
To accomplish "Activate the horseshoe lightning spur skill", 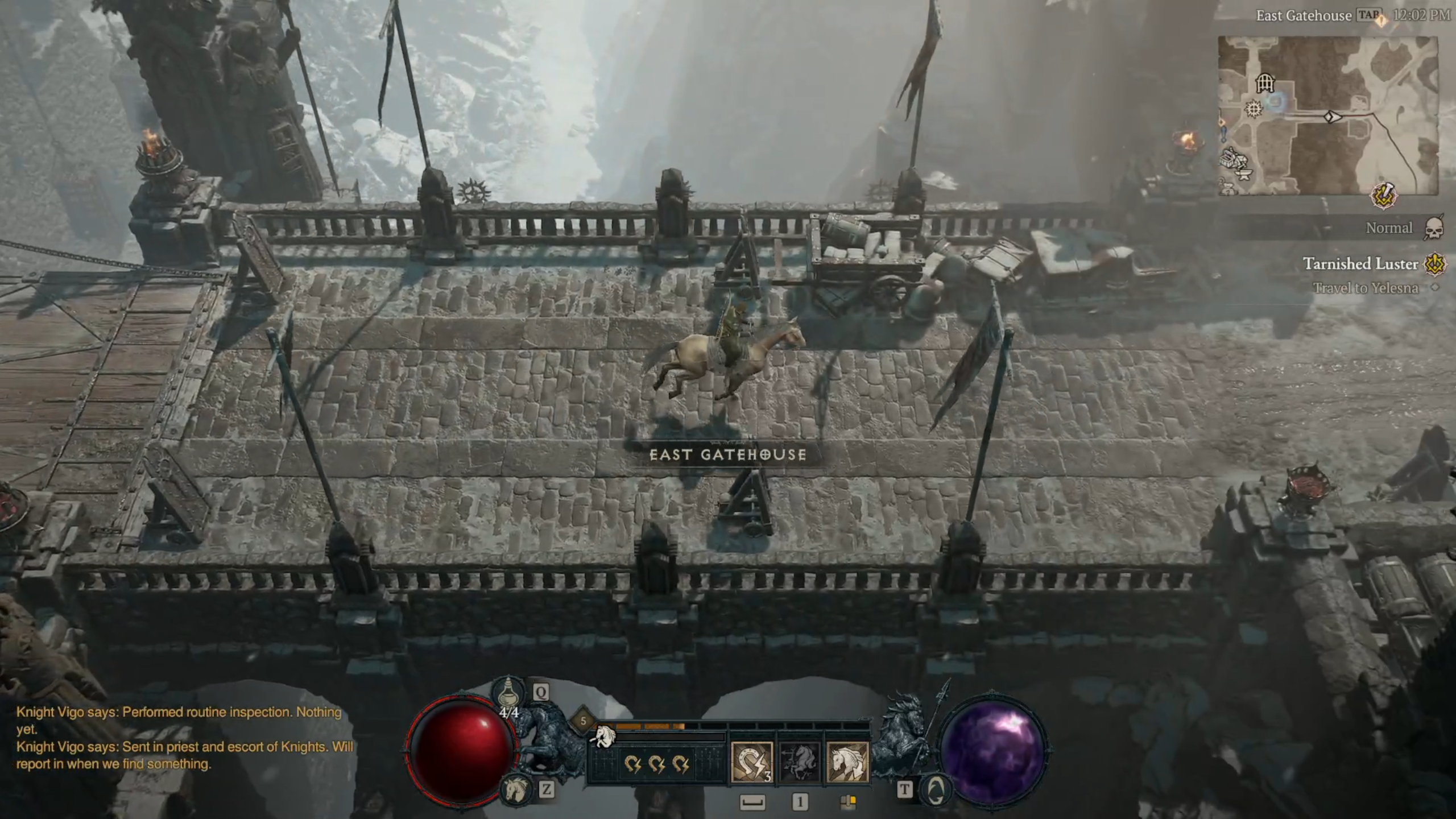I will 751,762.
